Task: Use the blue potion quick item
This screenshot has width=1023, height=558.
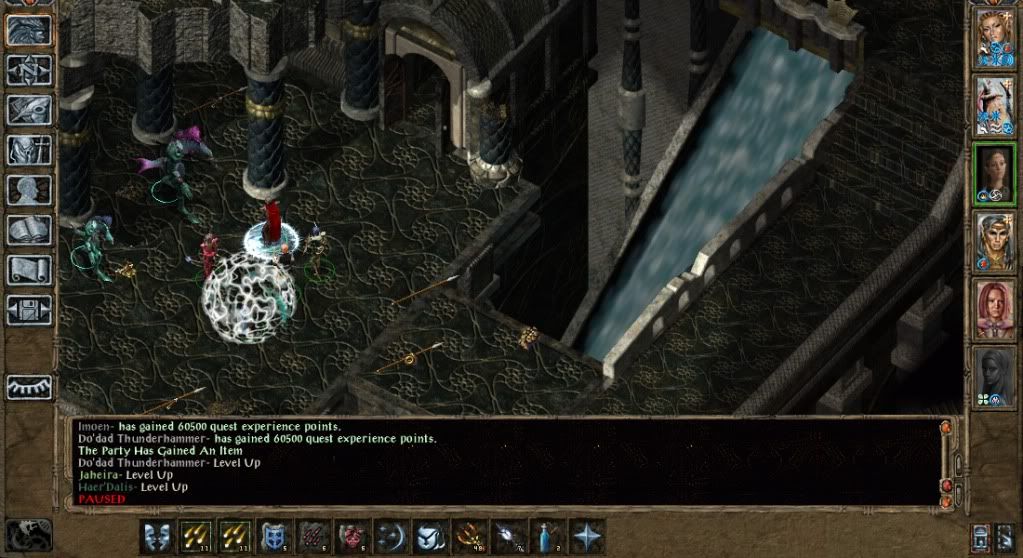Action: click(547, 535)
